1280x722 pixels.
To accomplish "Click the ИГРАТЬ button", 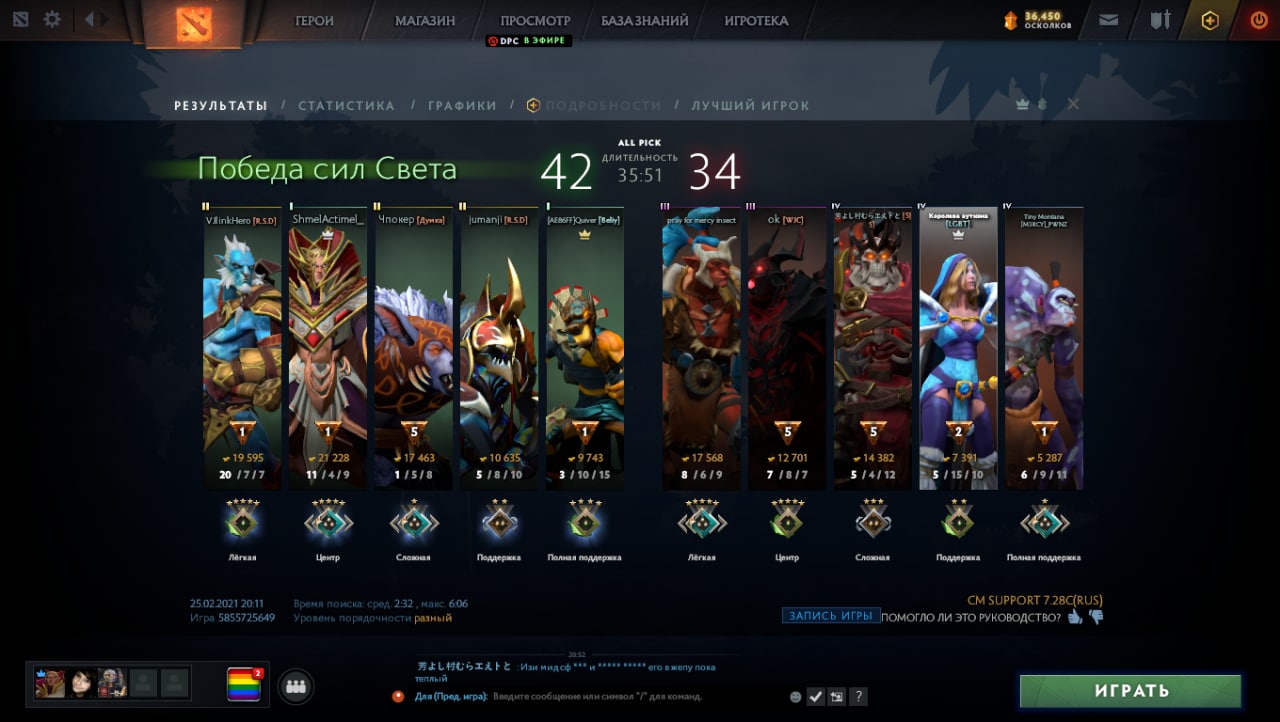I will 1130,690.
